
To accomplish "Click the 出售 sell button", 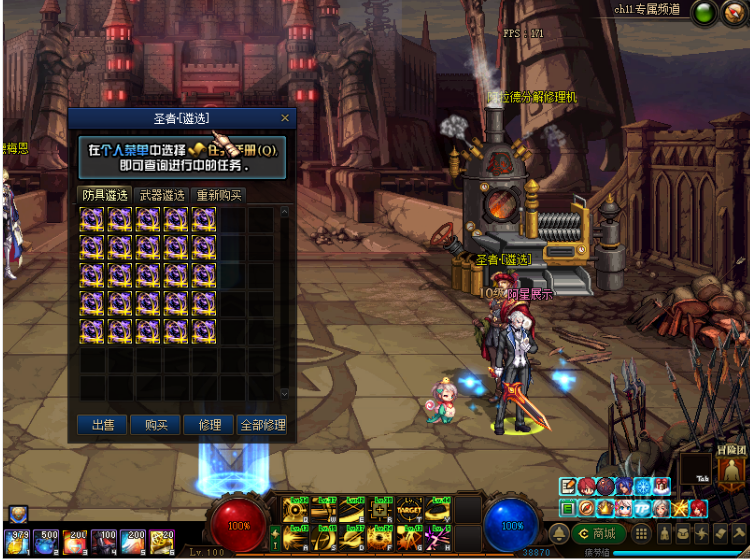I will click(x=103, y=425).
